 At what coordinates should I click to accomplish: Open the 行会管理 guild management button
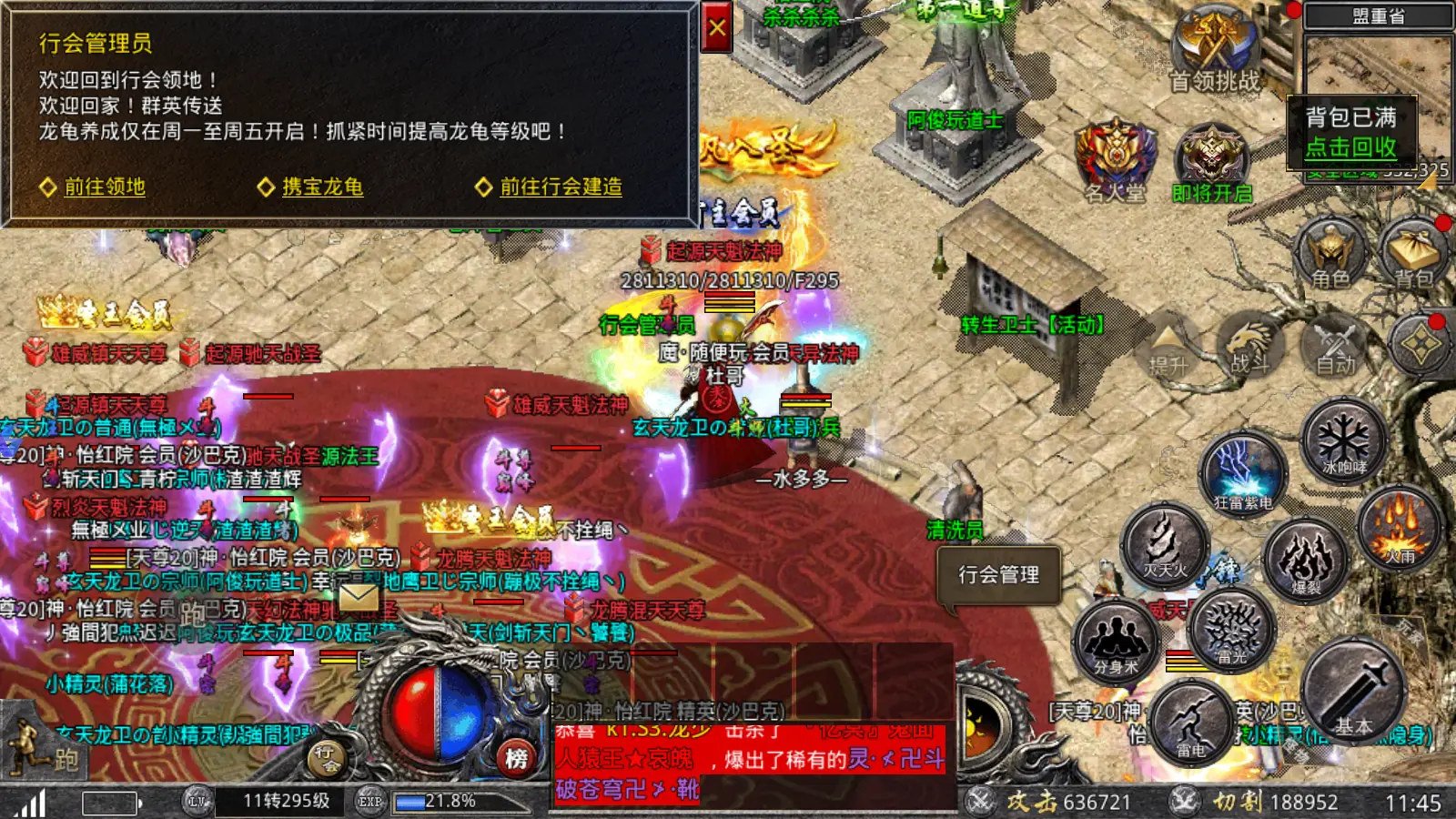998,574
